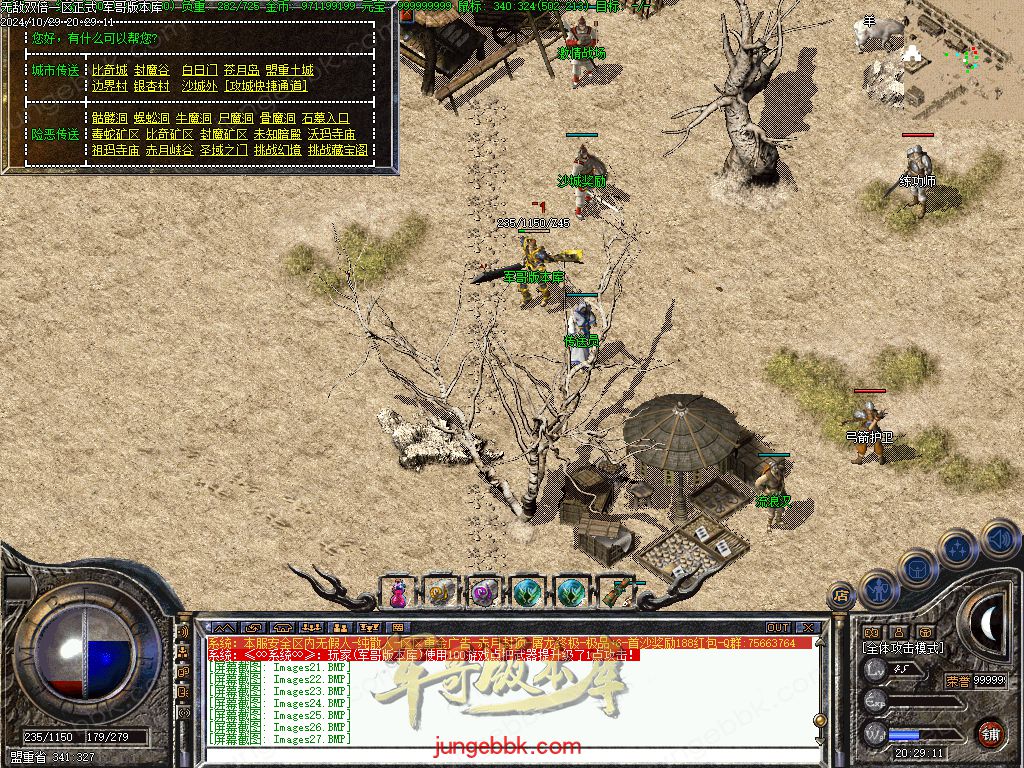Travel to 苍月岛 via the menu
The height and width of the screenshot is (768, 1024).
tap(241, 70)
